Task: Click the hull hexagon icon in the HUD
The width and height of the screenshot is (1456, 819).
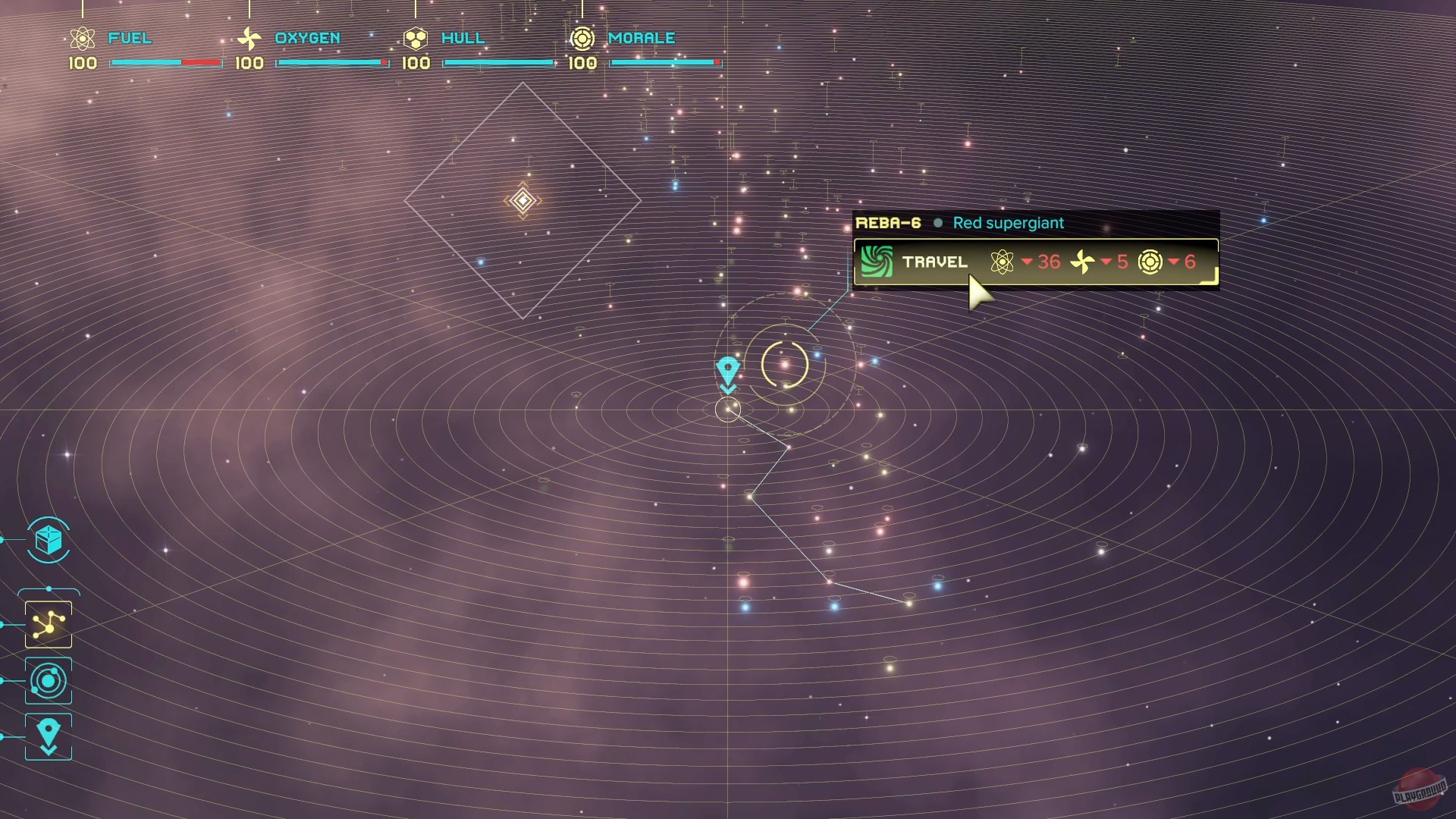Action: click(x=416, y=38)
